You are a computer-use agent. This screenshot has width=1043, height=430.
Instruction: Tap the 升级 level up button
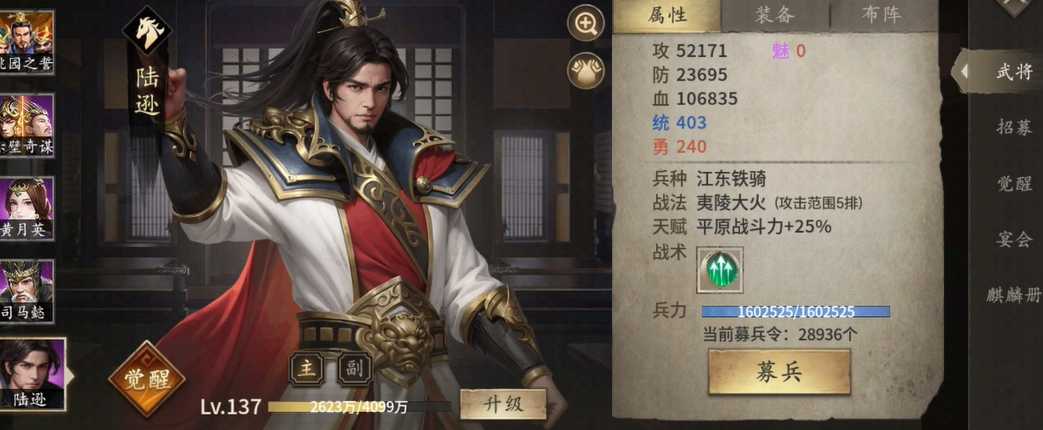click(x=503, y=404)
